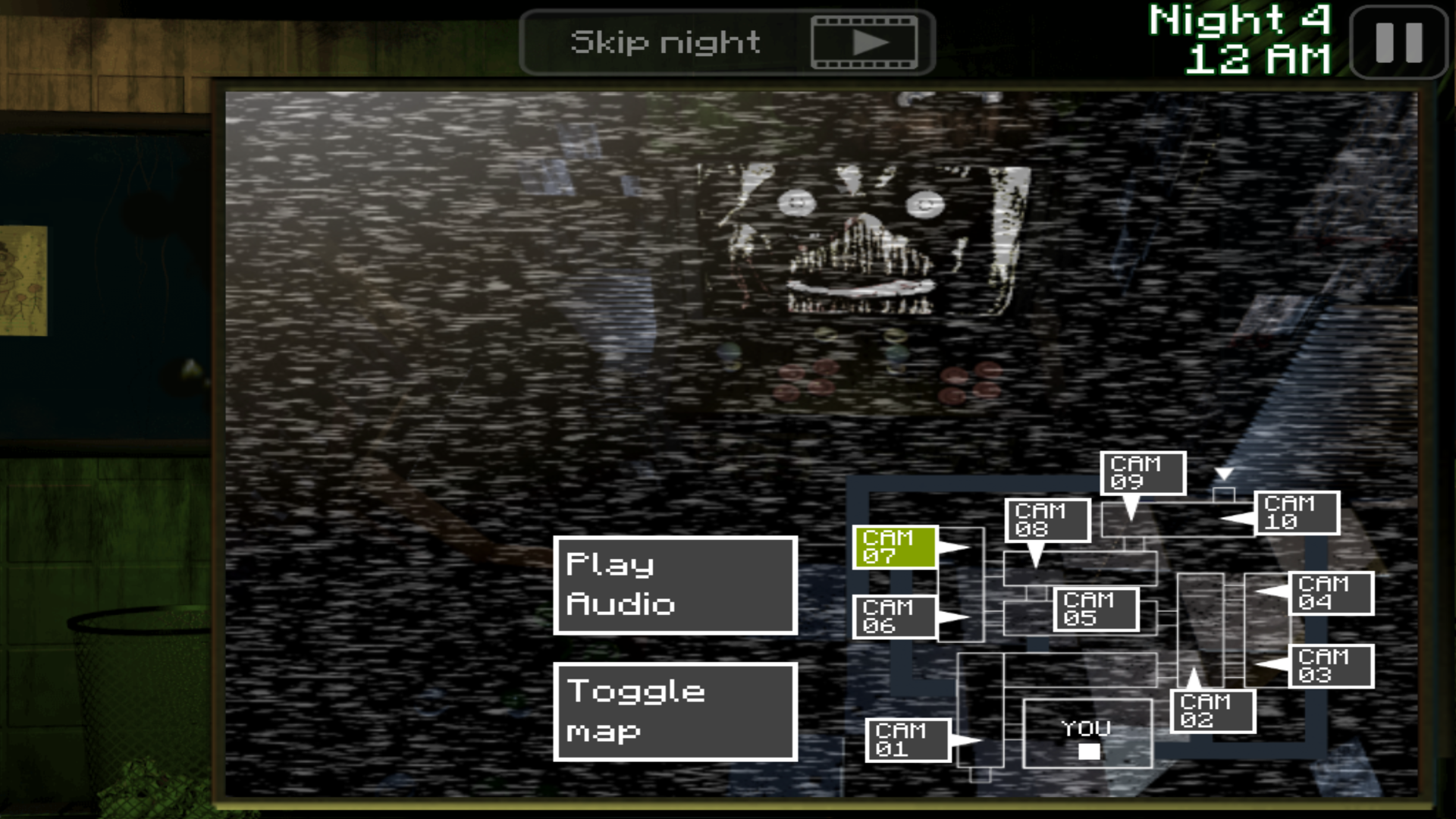Activate Play Audio in current room
The width and height of the screenshot is (1456, 819).
click(674, 584)
